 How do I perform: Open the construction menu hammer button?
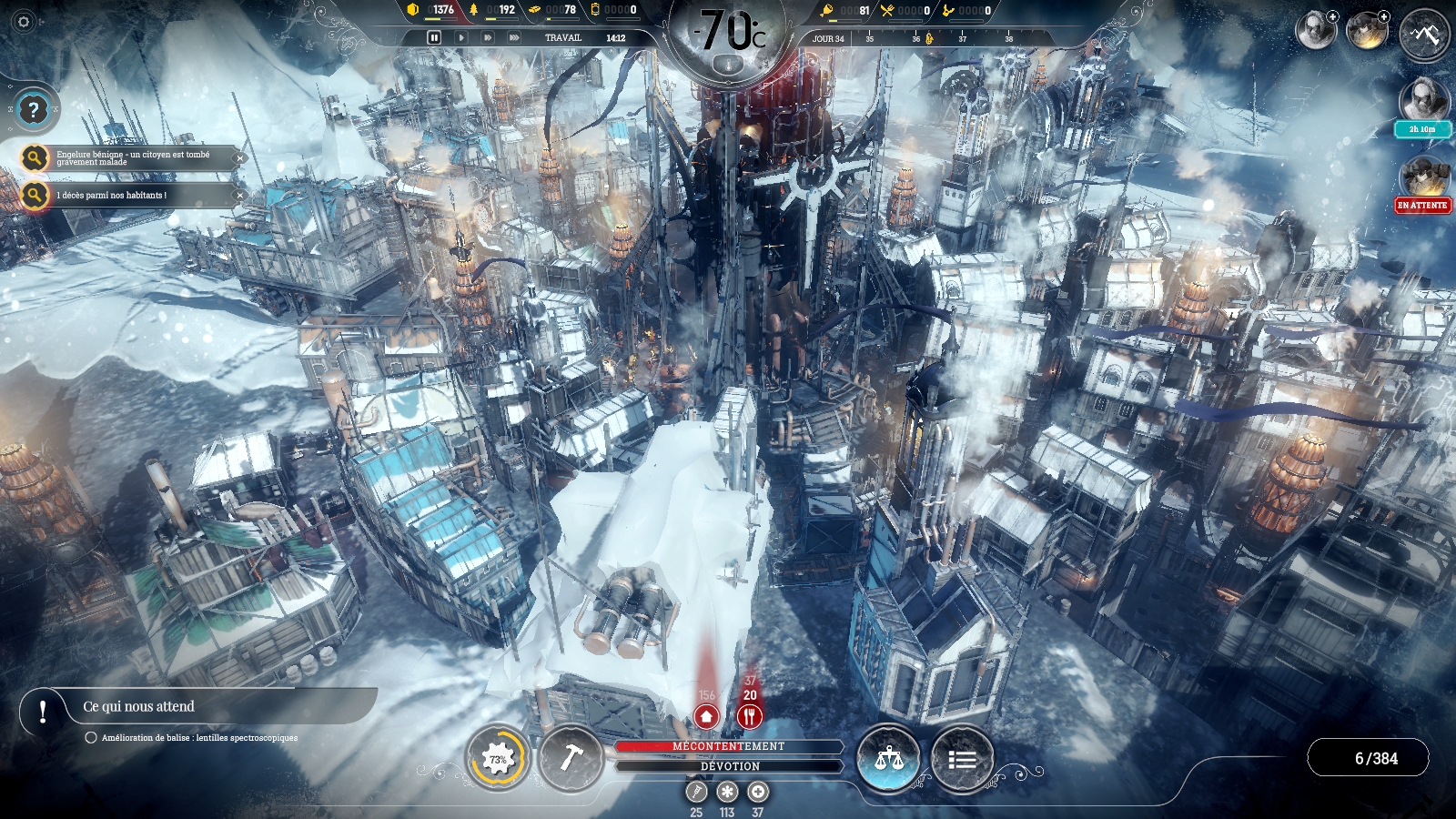click(x=571, y=758)
